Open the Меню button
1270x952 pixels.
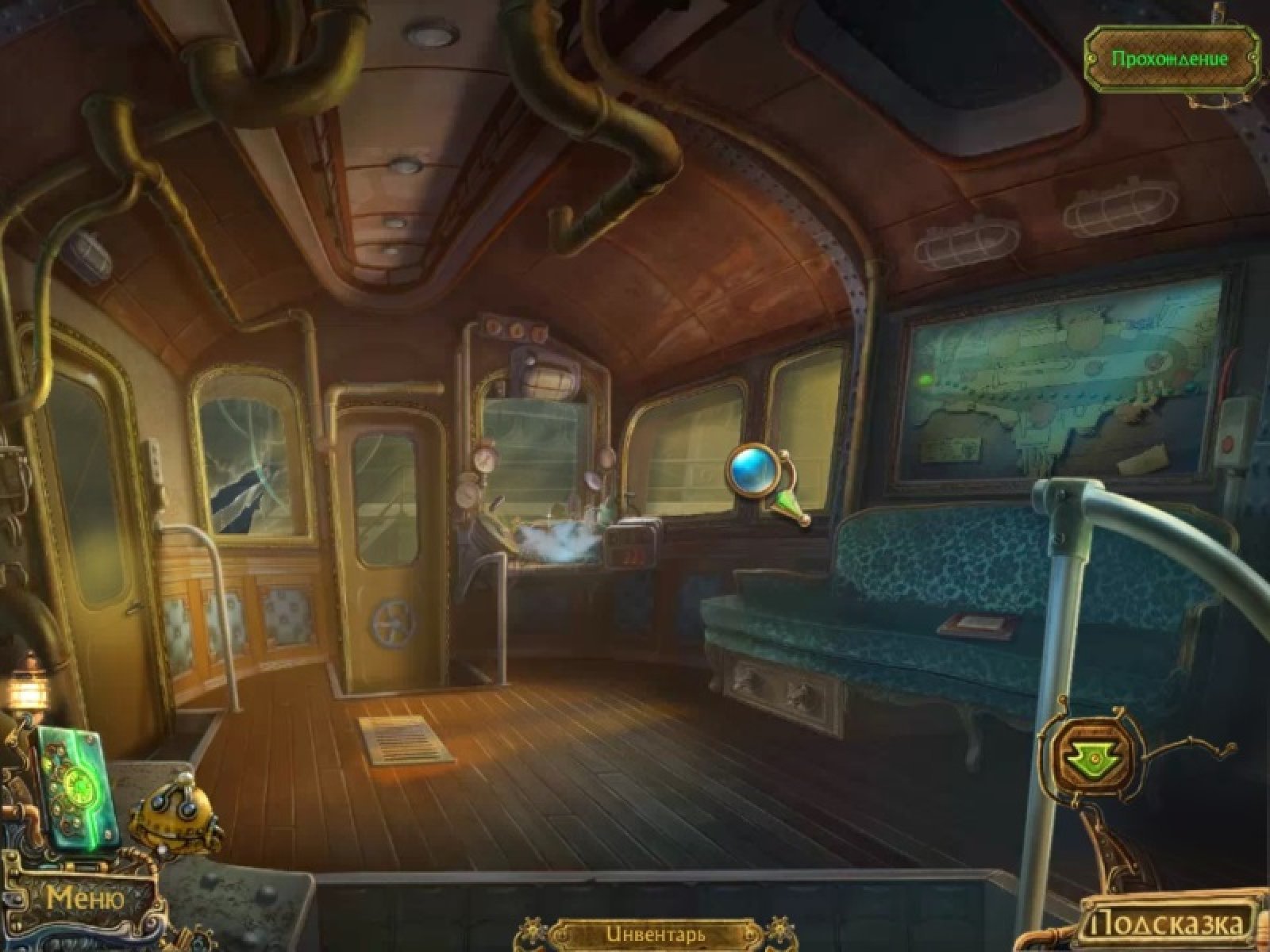coord(85,899)
